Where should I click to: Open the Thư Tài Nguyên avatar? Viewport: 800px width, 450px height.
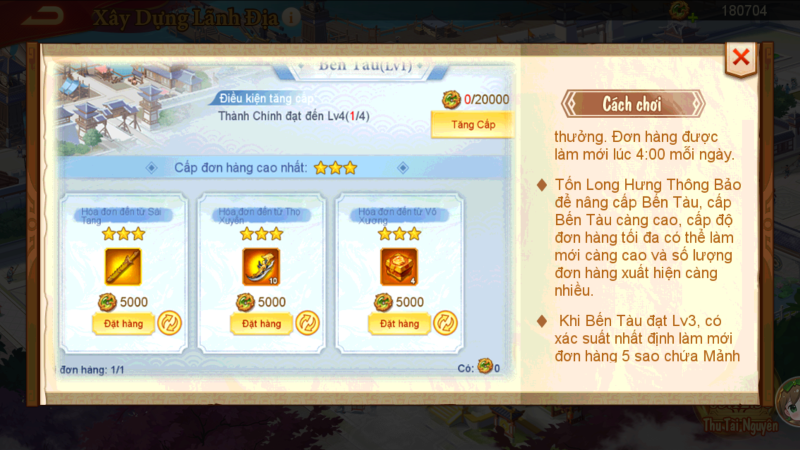(788, 400)
